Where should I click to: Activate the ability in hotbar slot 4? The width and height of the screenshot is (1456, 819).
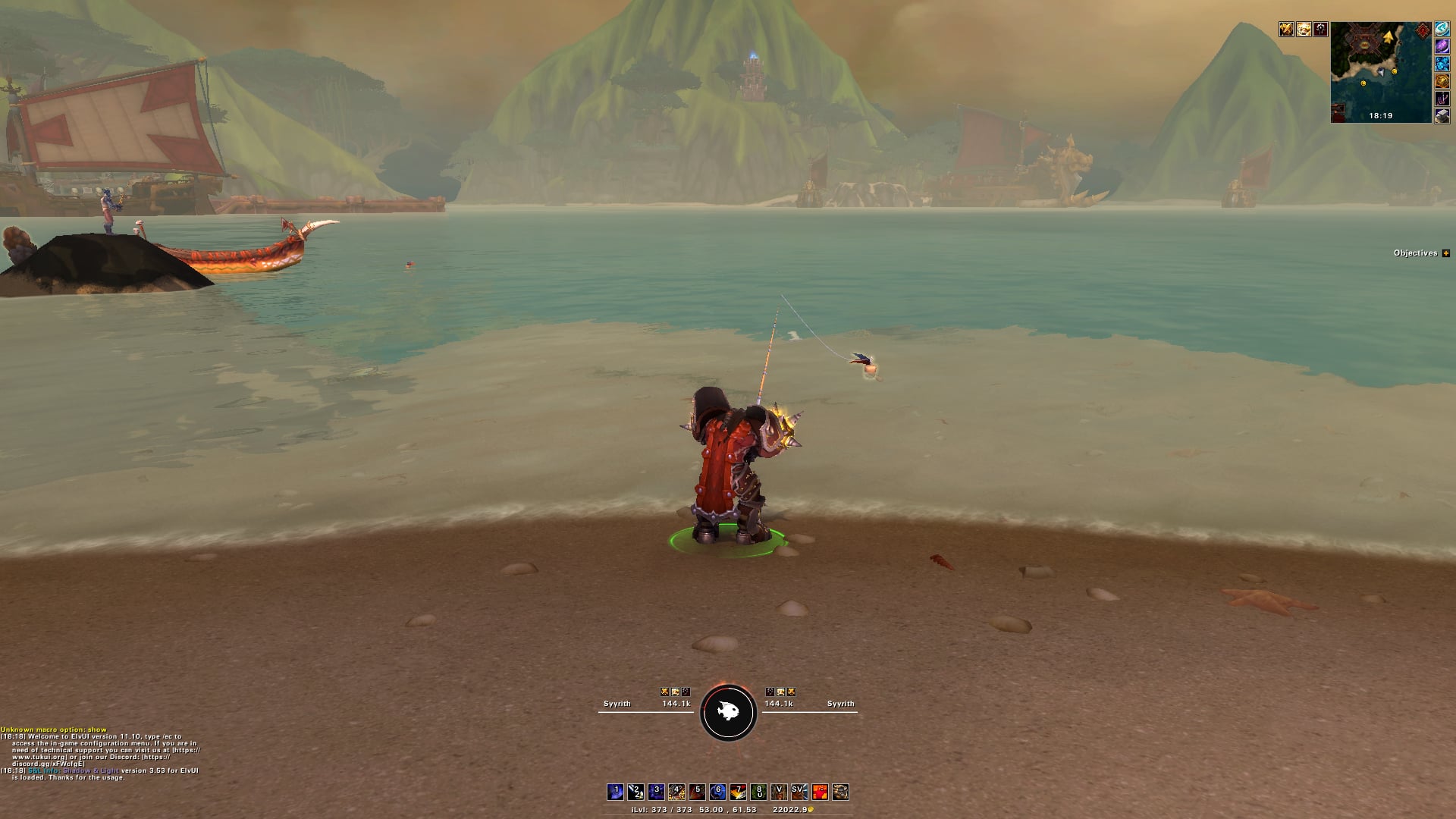tap(676, 792)
